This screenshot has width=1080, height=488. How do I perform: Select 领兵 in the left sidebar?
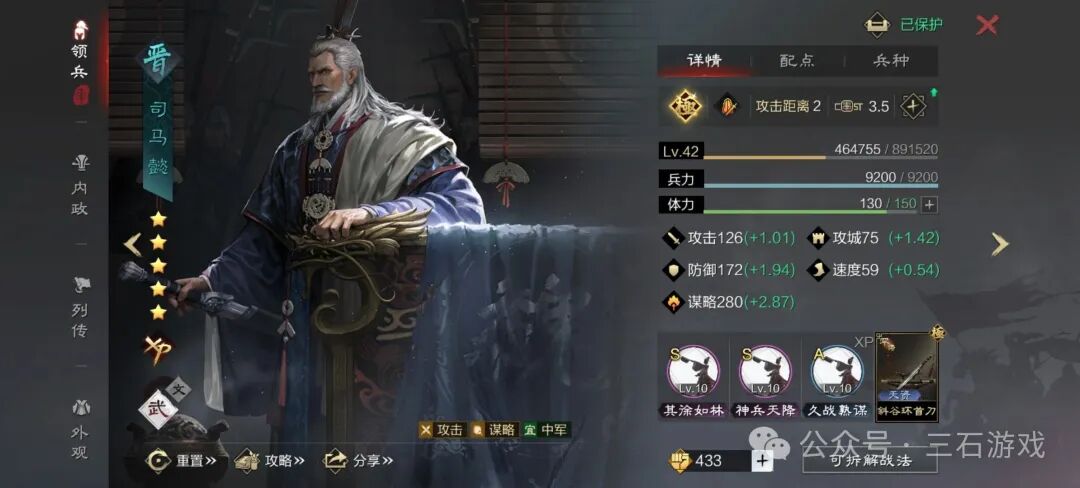(x=80, y=60)
